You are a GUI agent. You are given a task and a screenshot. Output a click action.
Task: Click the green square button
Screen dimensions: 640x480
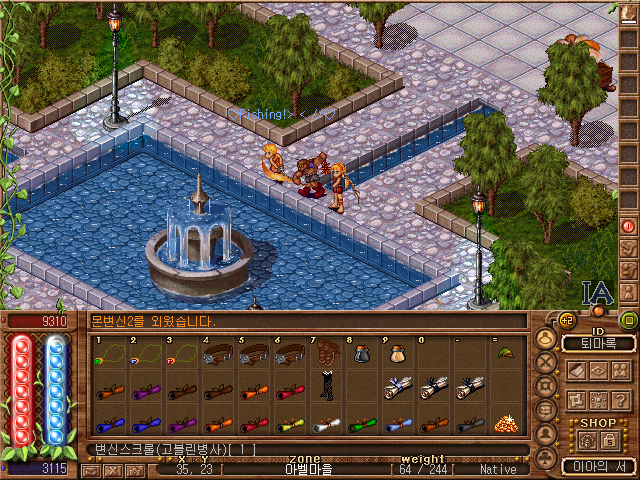(x=629, y=320)
